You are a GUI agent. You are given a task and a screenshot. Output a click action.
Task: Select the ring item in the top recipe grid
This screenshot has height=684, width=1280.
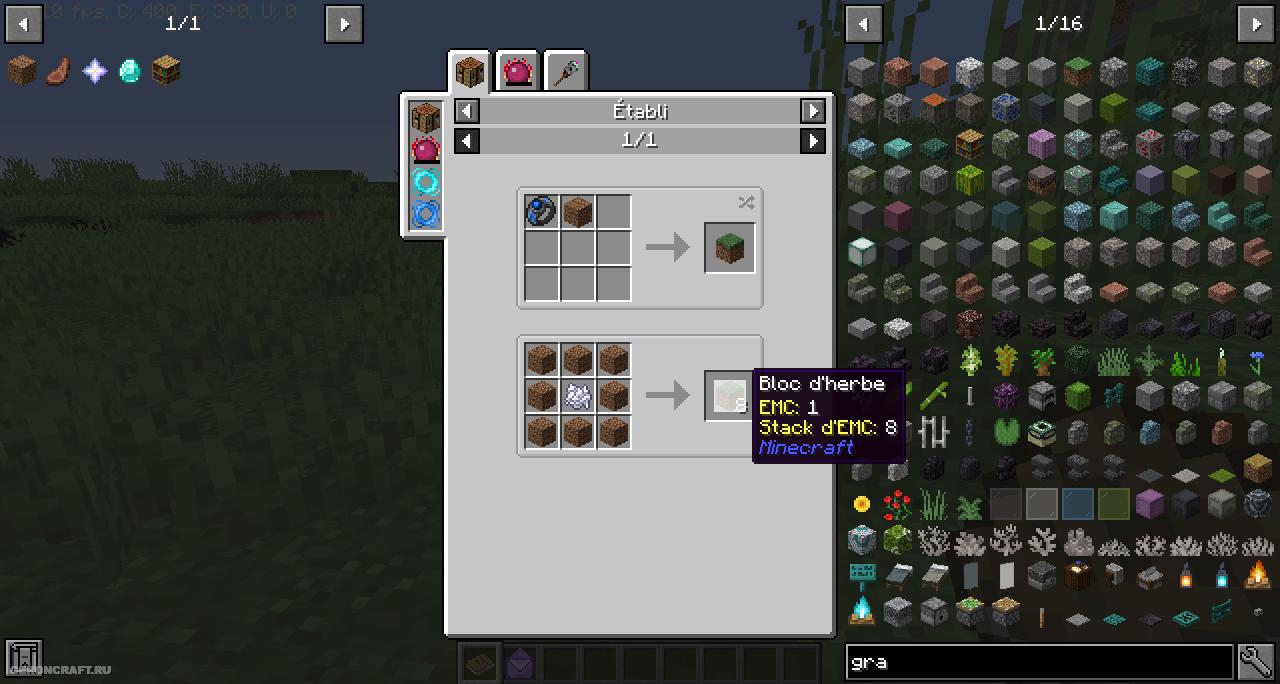(541, 212)
